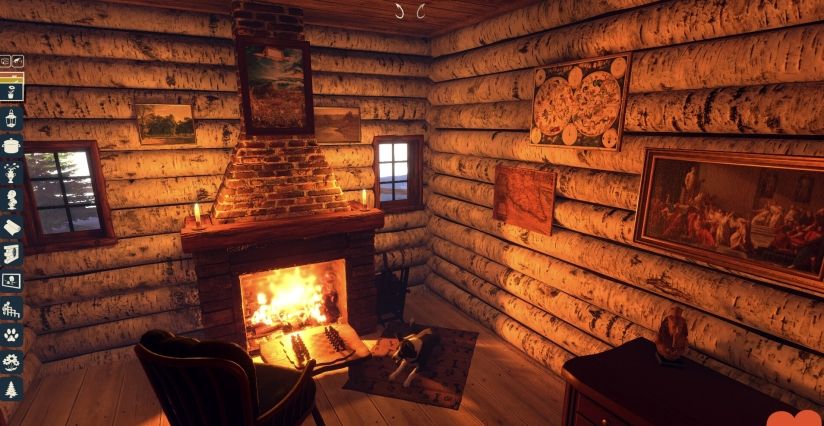Open the lantern lighting category
Screen dimensions: 824x426
(12, 119)
